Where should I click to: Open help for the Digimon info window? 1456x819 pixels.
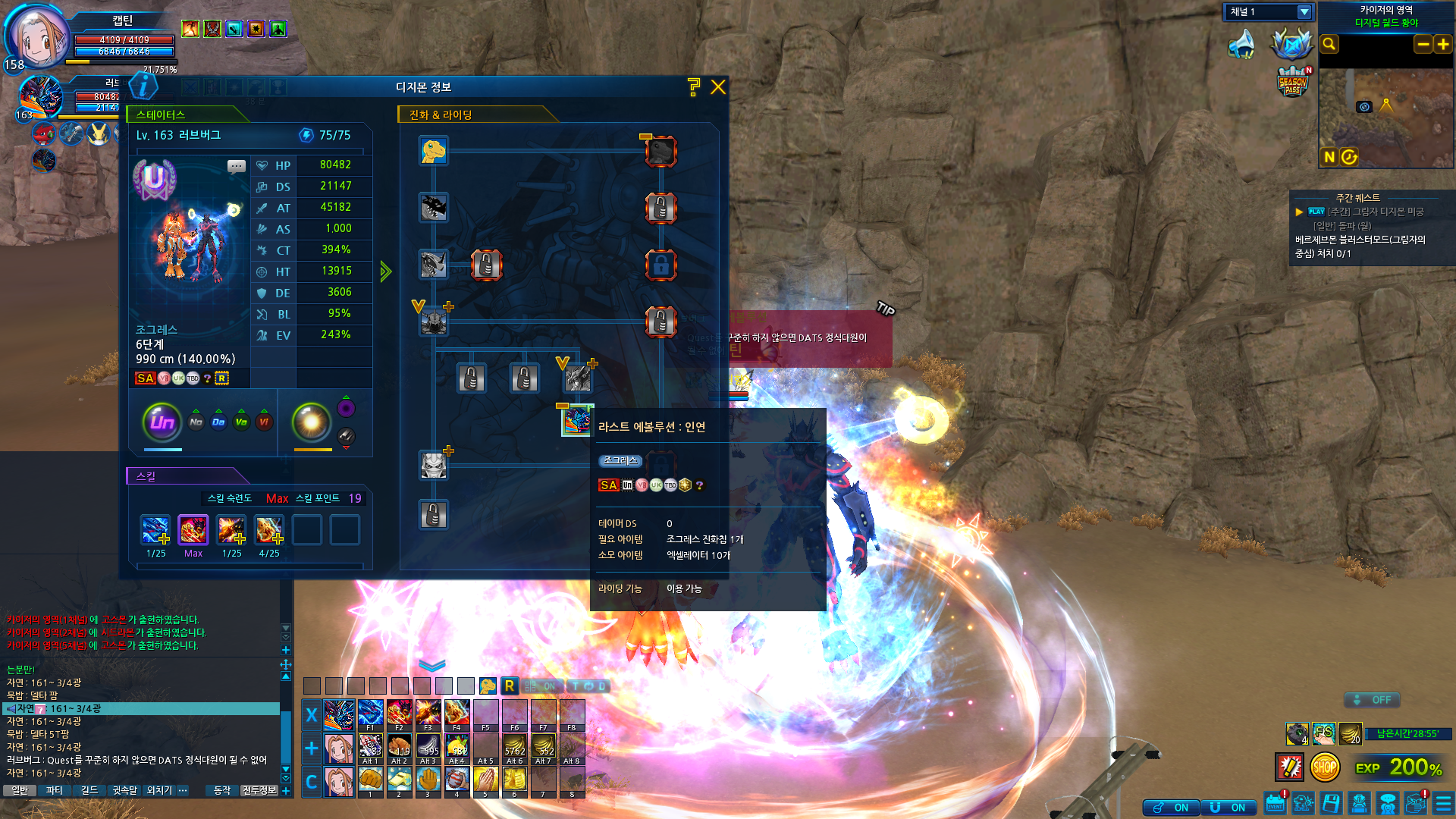pos(693,87)
